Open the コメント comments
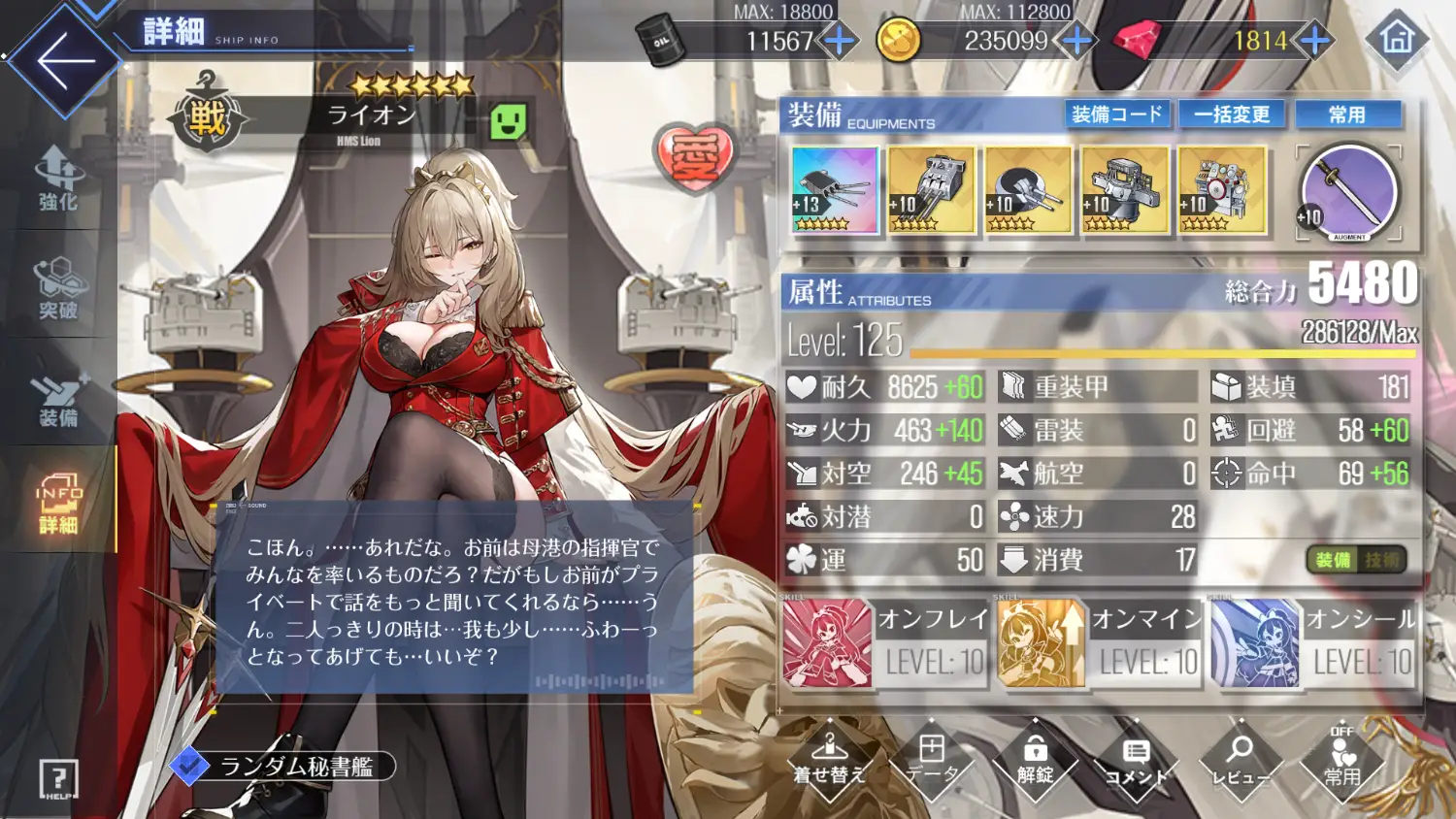The width and height of the screenshot is (1456, 819). (x=1137, y=761)
